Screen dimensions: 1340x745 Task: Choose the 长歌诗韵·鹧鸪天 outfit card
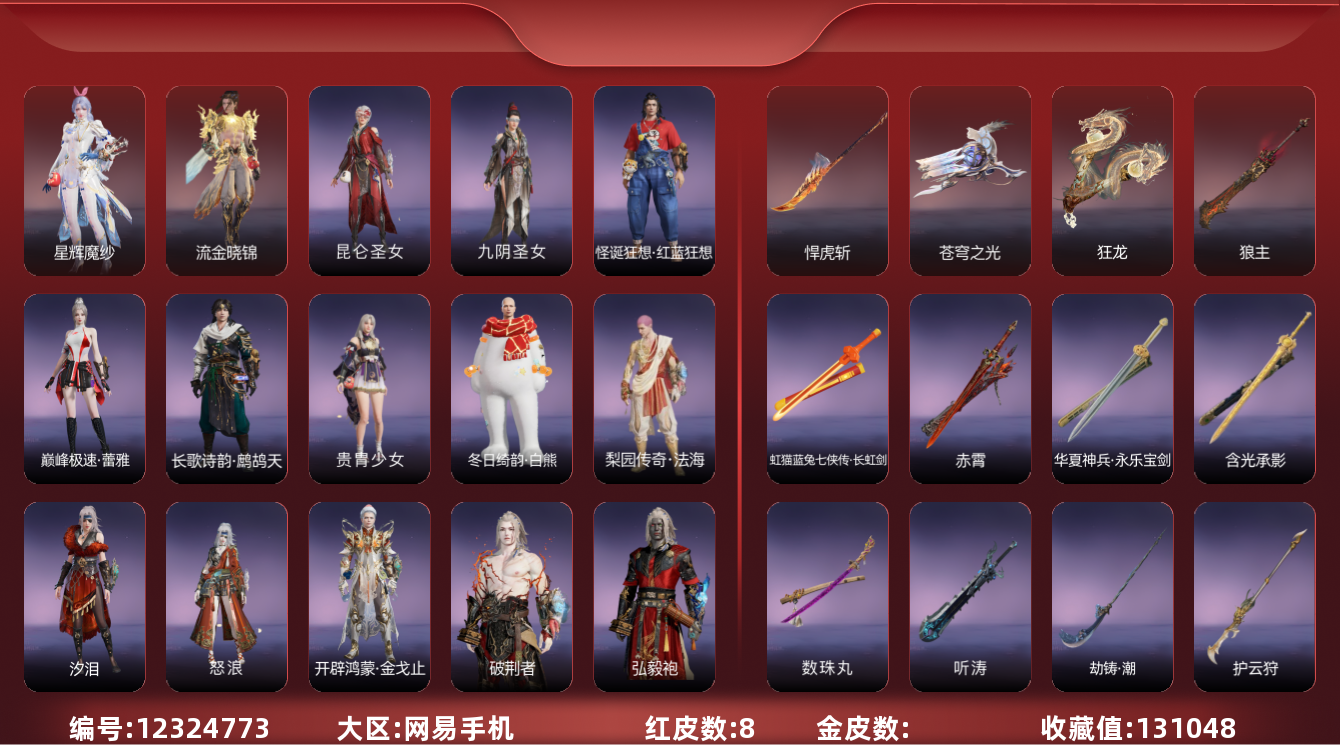tap(226, 388)
